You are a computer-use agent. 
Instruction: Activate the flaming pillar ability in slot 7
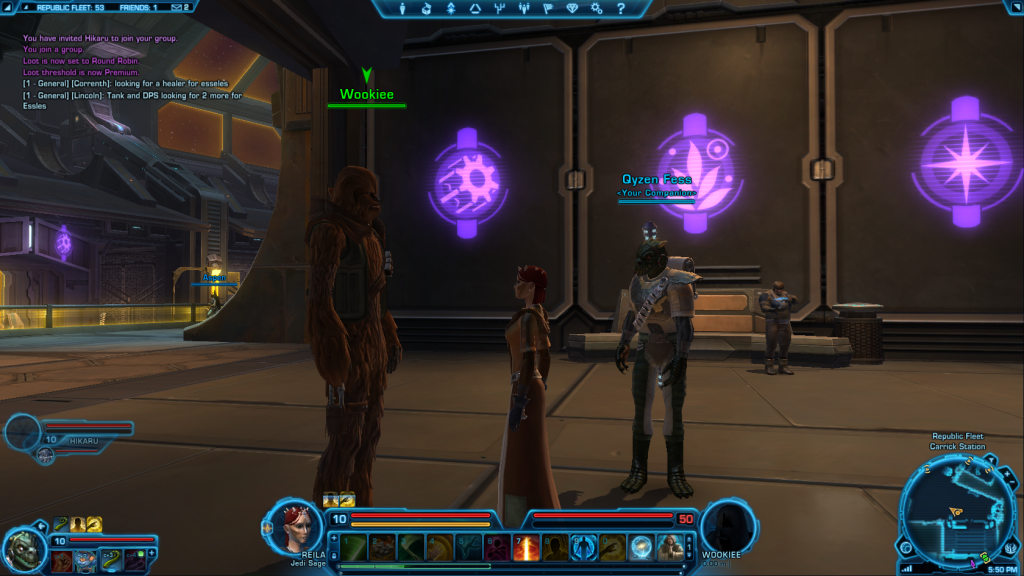(526, 546)
